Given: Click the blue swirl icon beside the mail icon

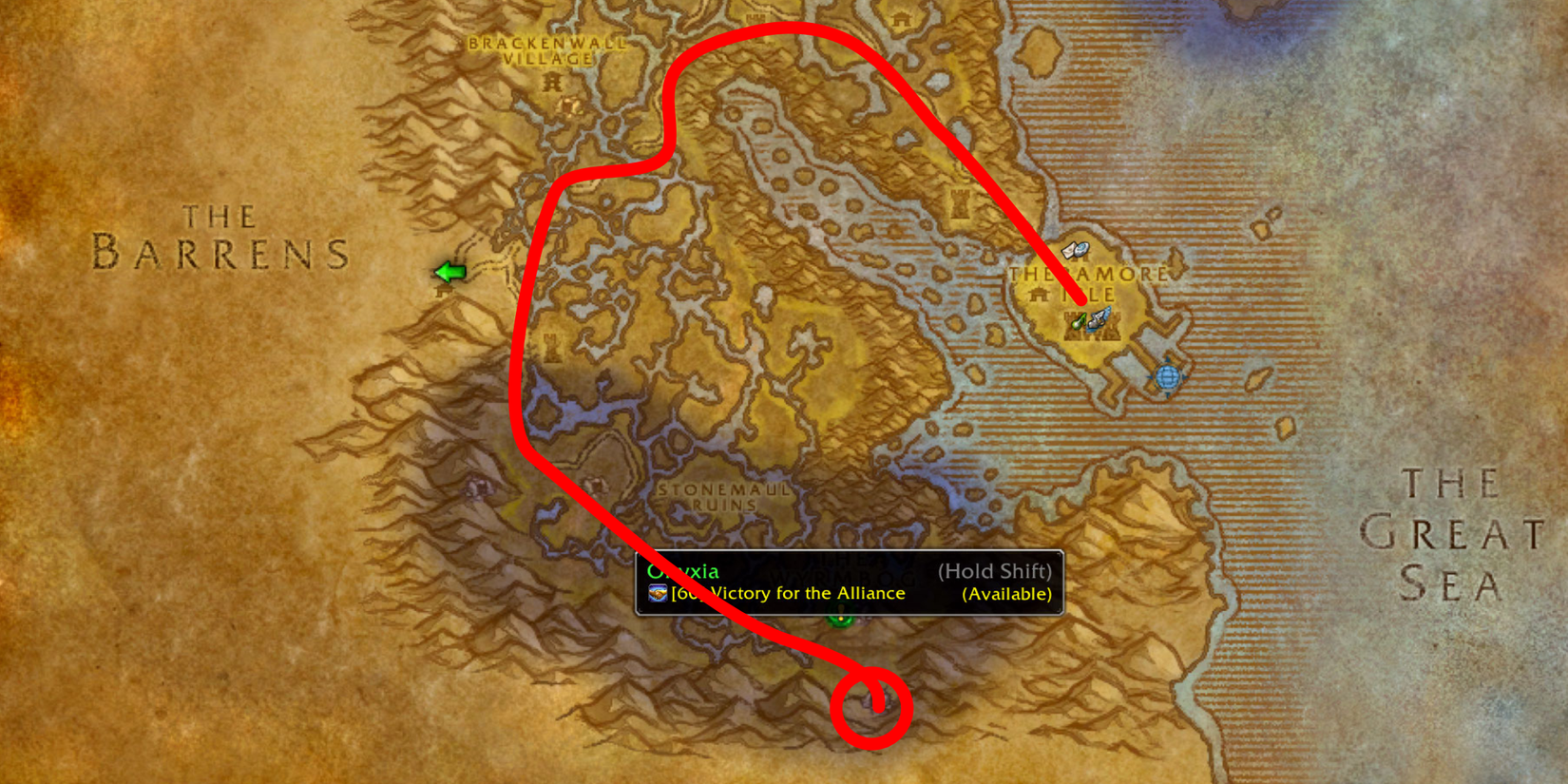Looking at the screenshot, I should click(x=1081, y=249).
